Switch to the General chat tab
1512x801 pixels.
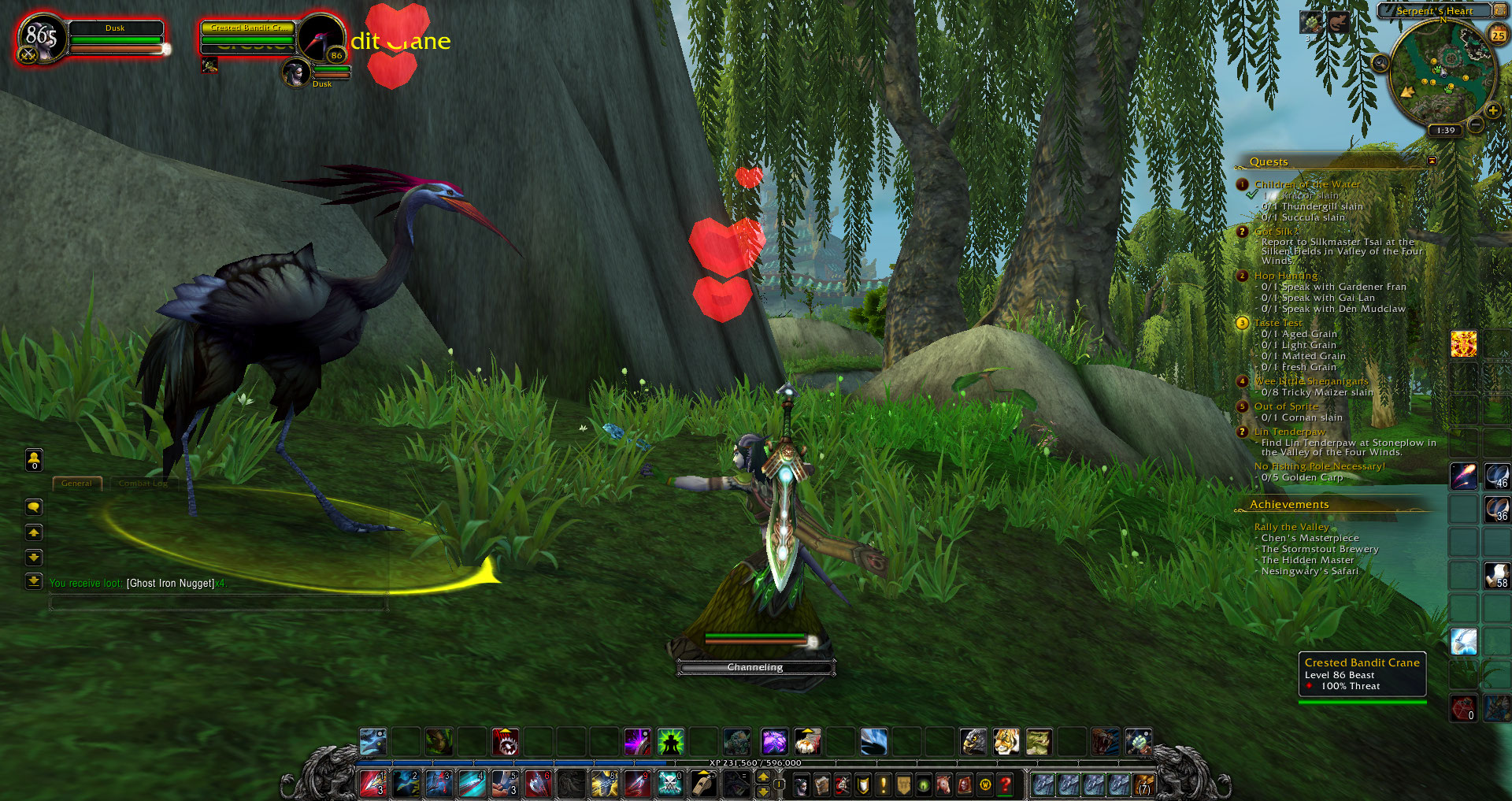click(x=76, y=484)
